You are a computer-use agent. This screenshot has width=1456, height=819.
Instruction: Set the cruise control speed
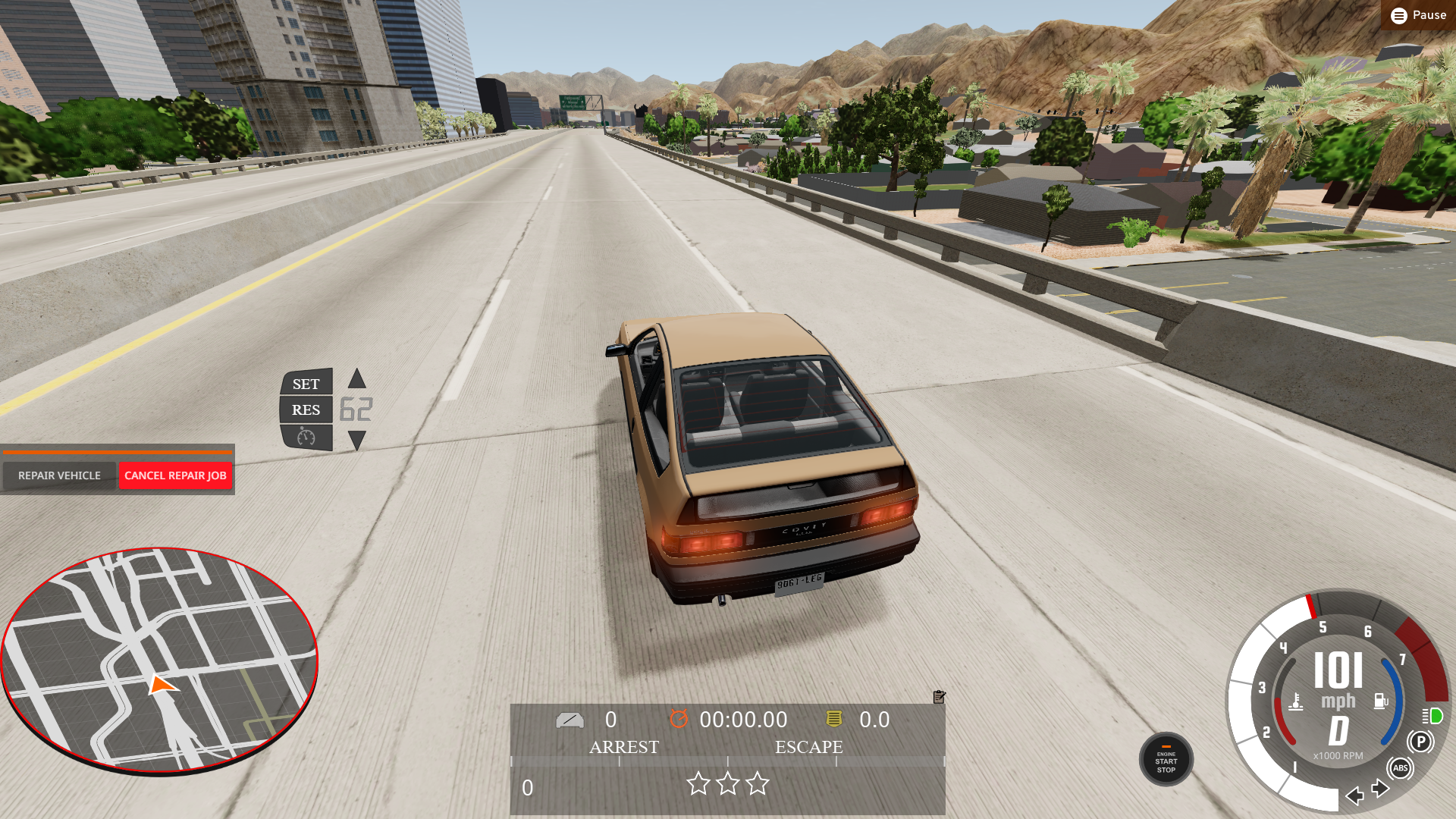pos(306,384)
